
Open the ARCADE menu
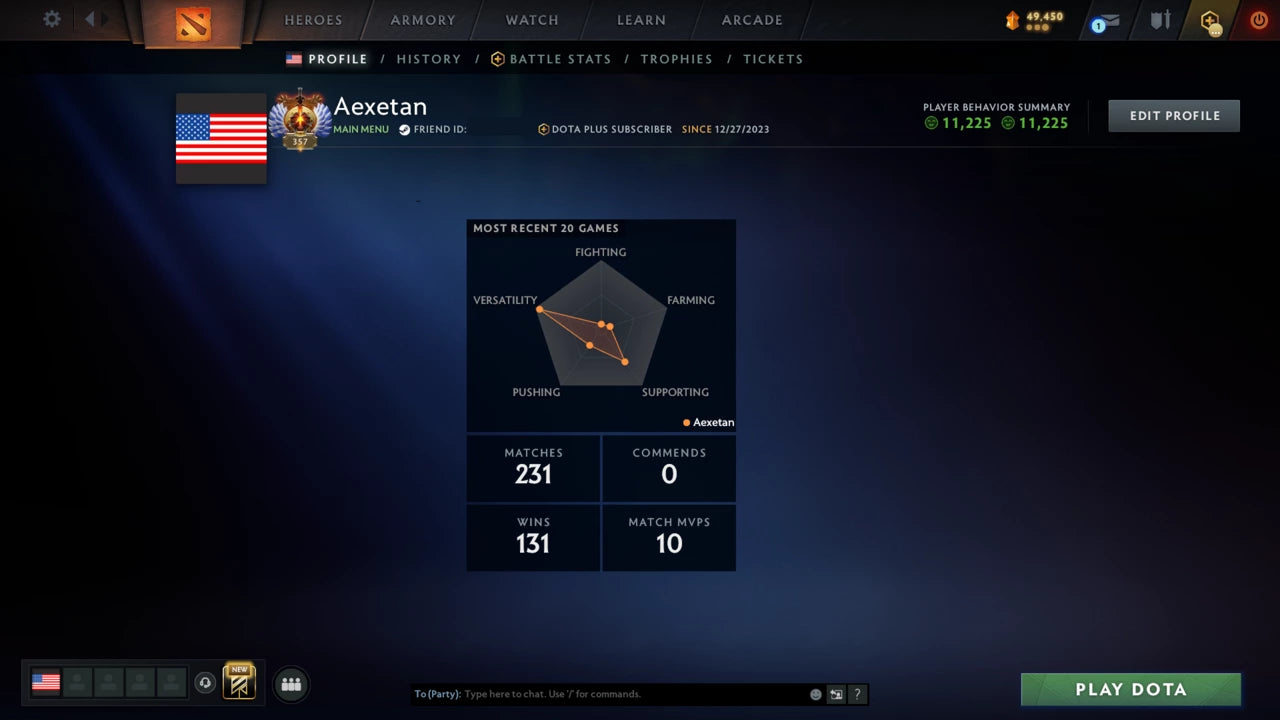pyautogui.click(x=751, y=19)
